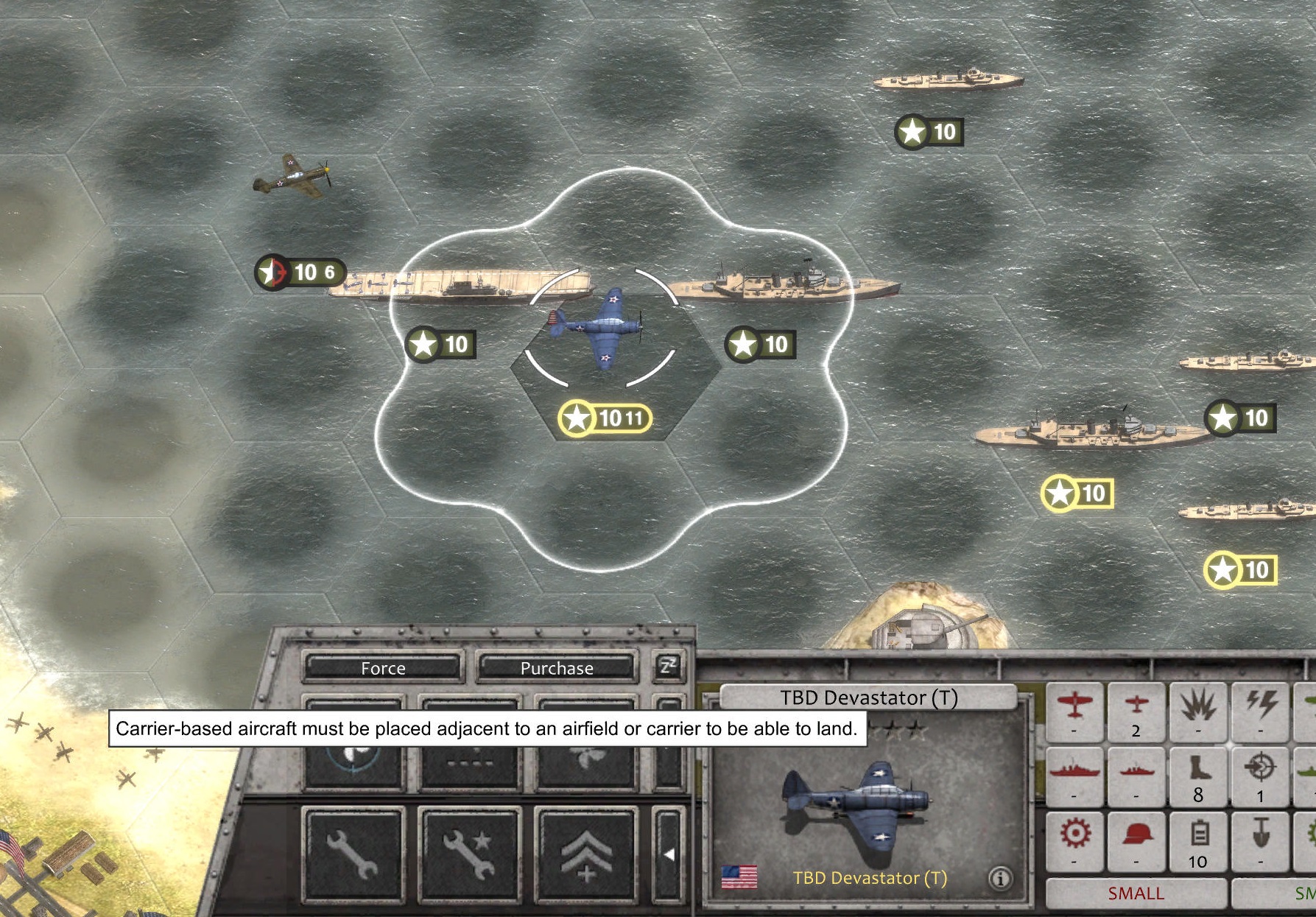
Task: Click the propeller unit action icon
Action: 586,760
